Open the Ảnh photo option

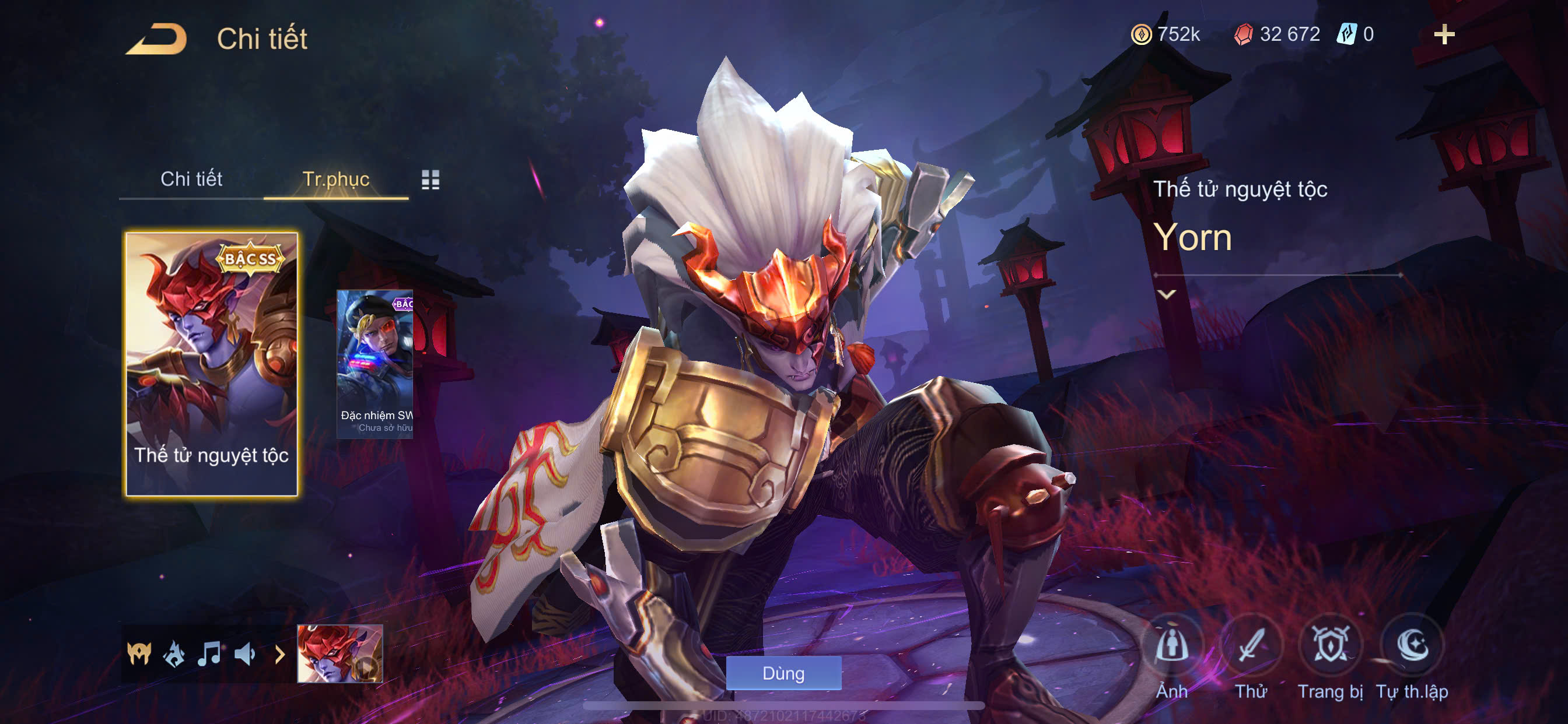point(1172,646)
